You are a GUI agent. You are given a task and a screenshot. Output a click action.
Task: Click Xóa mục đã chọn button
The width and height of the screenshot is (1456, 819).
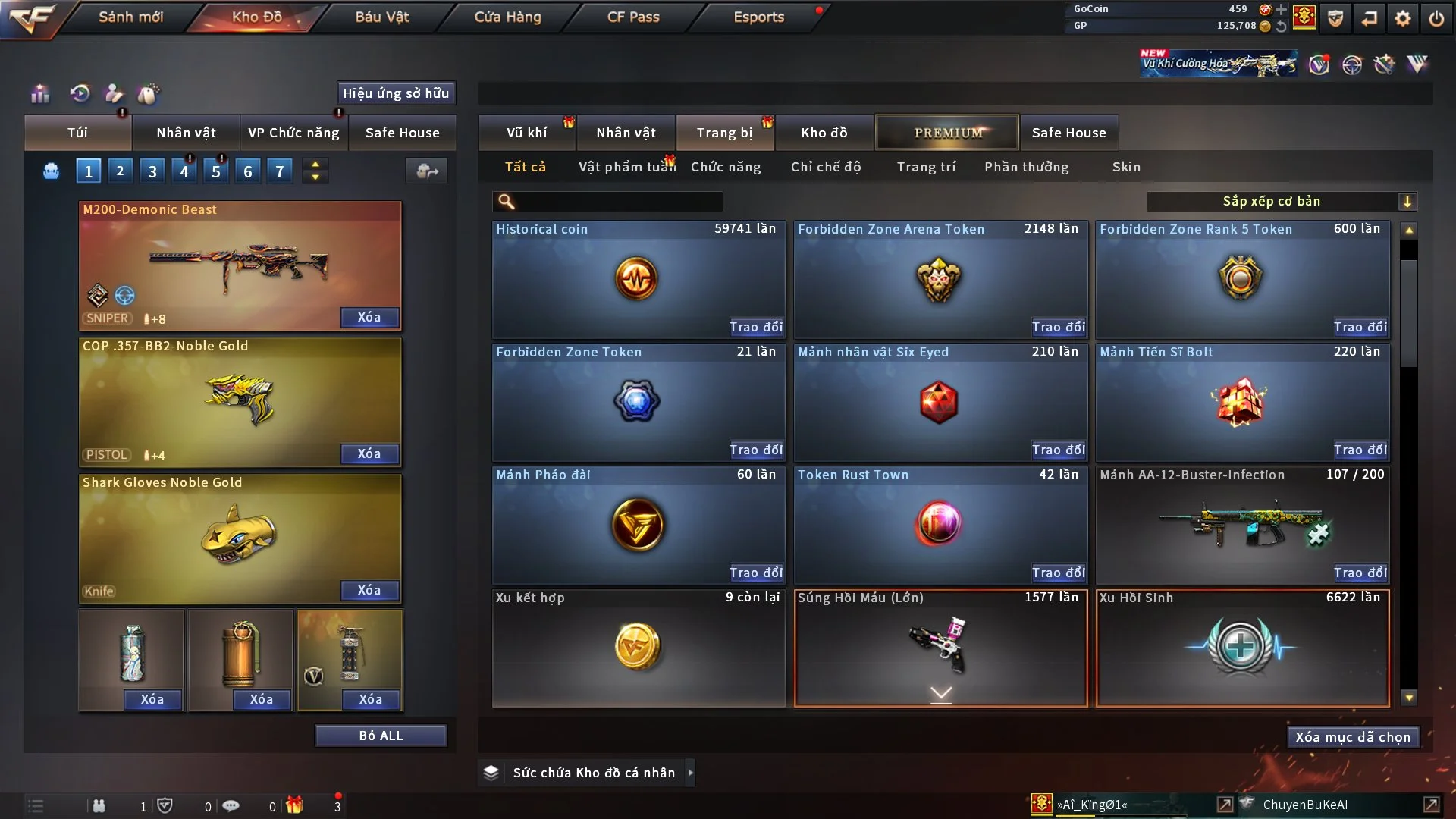pos(1353,737)
